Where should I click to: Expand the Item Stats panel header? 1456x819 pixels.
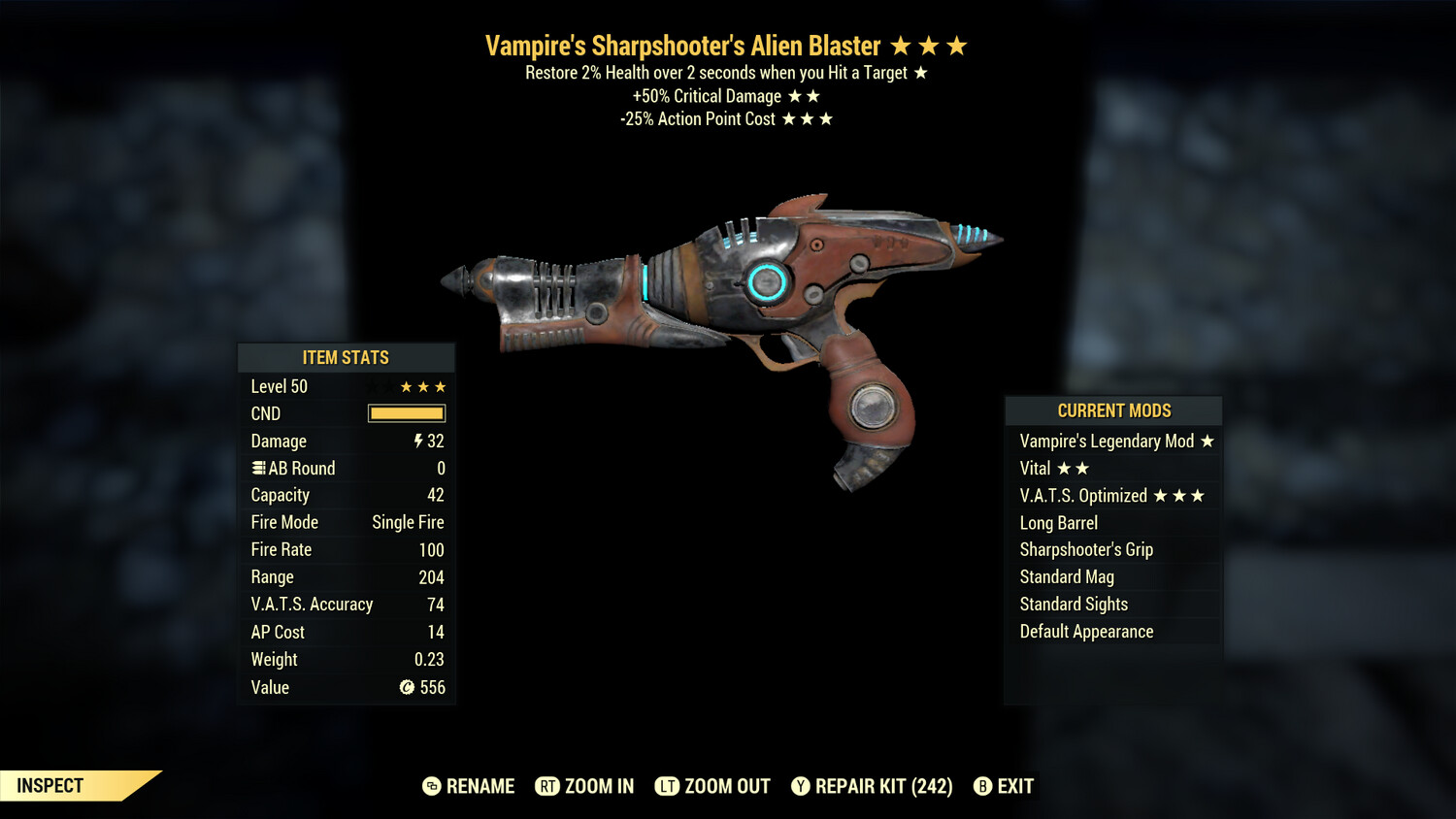(347, 357)
